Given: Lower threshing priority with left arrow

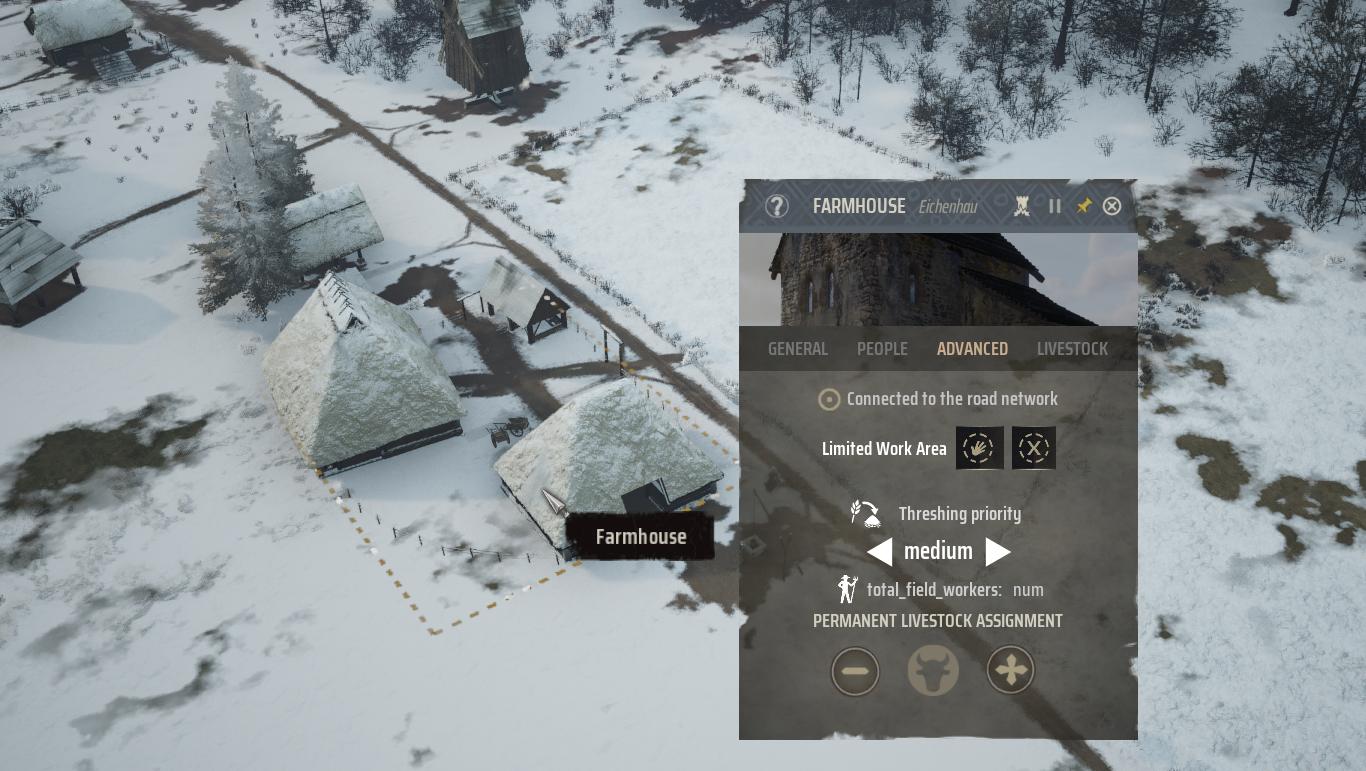Looking at the screenshot, I should pos(880,552).
